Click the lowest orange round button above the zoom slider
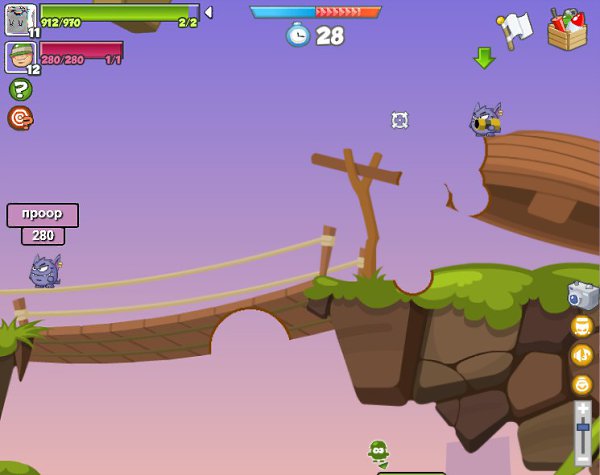The height and width of the screenshot is (475, 600). [582, 384]
